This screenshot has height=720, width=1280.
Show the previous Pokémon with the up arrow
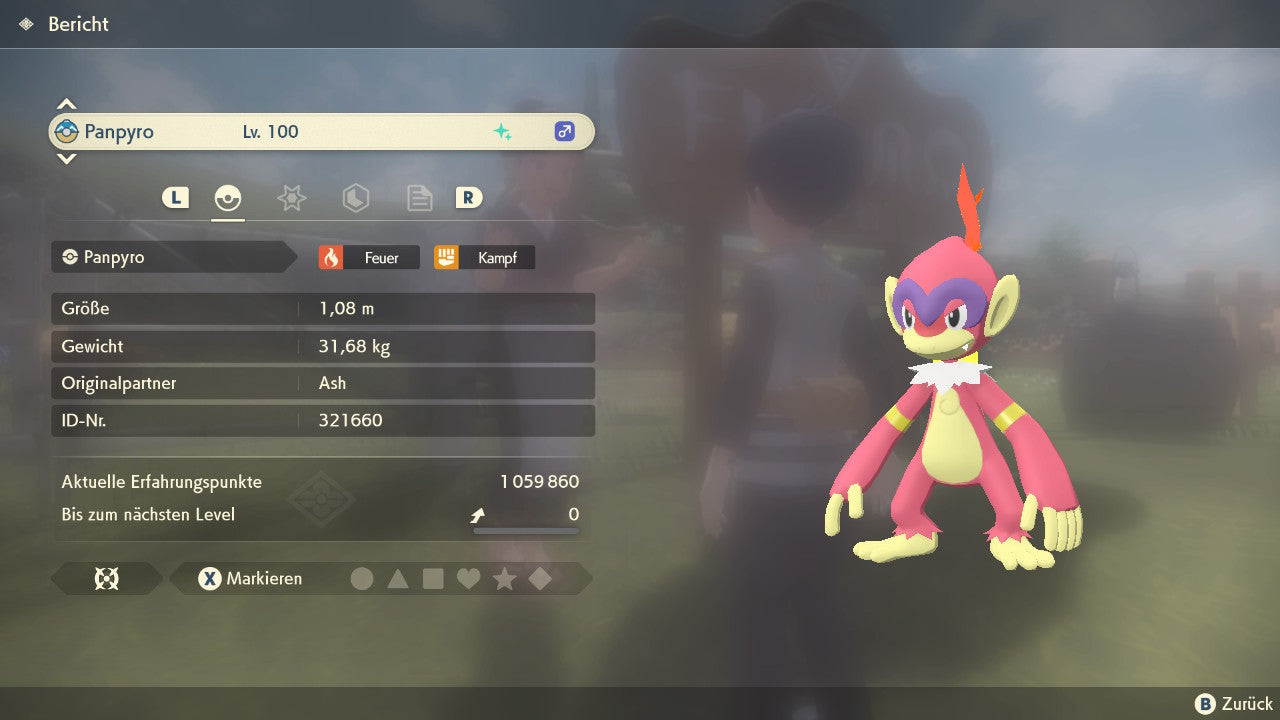[66, 104]
